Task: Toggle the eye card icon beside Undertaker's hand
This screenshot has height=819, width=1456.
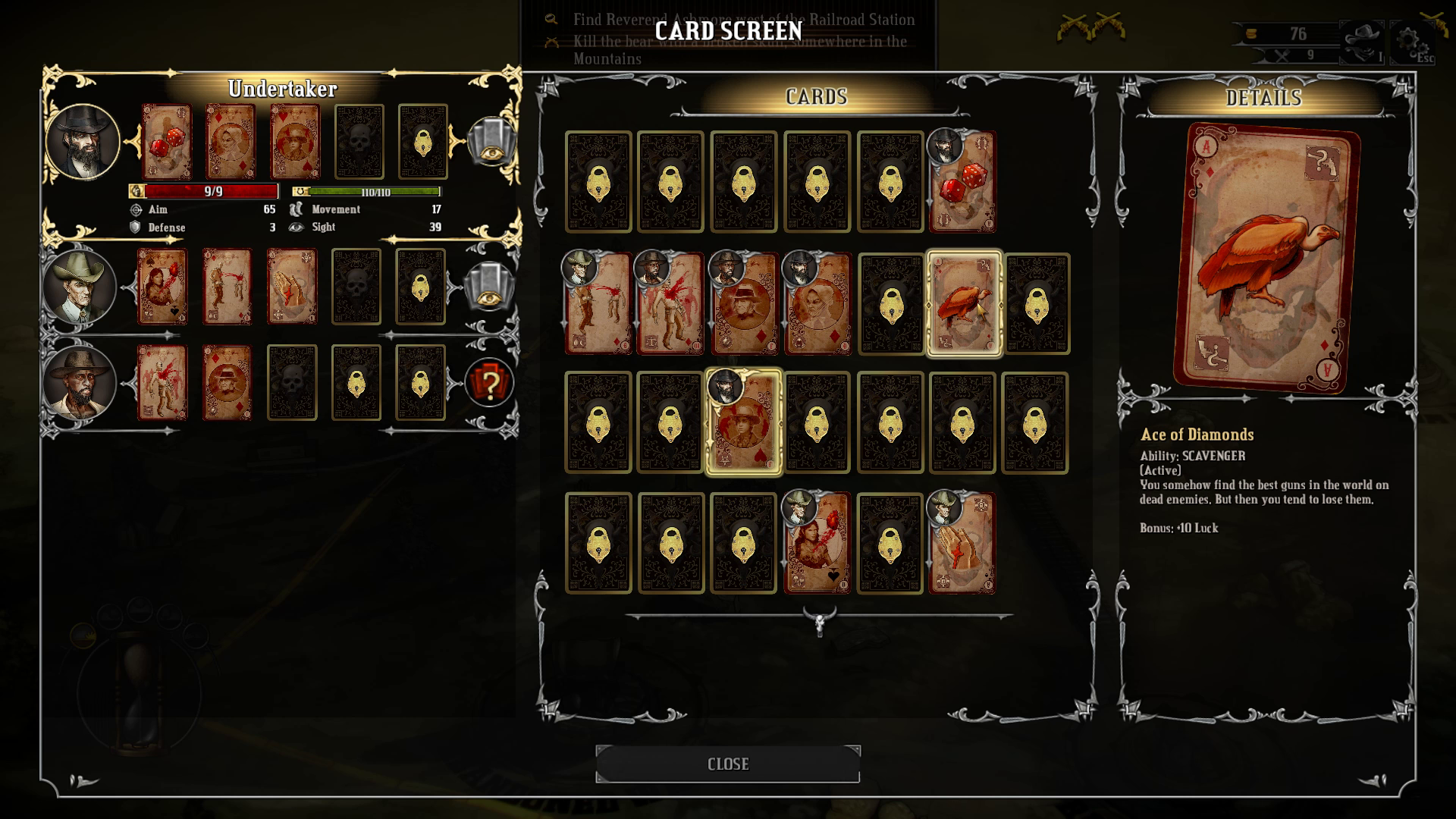Action: coord(491,142)
